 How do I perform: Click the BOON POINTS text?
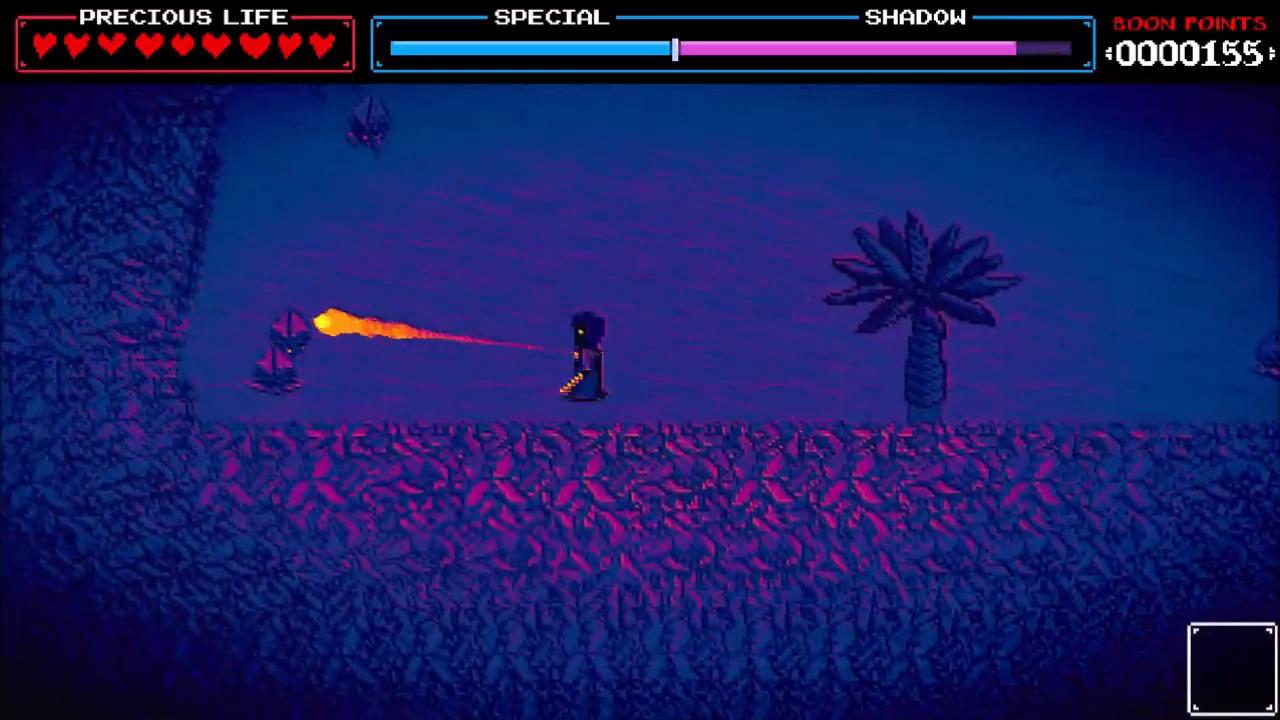1190,22
